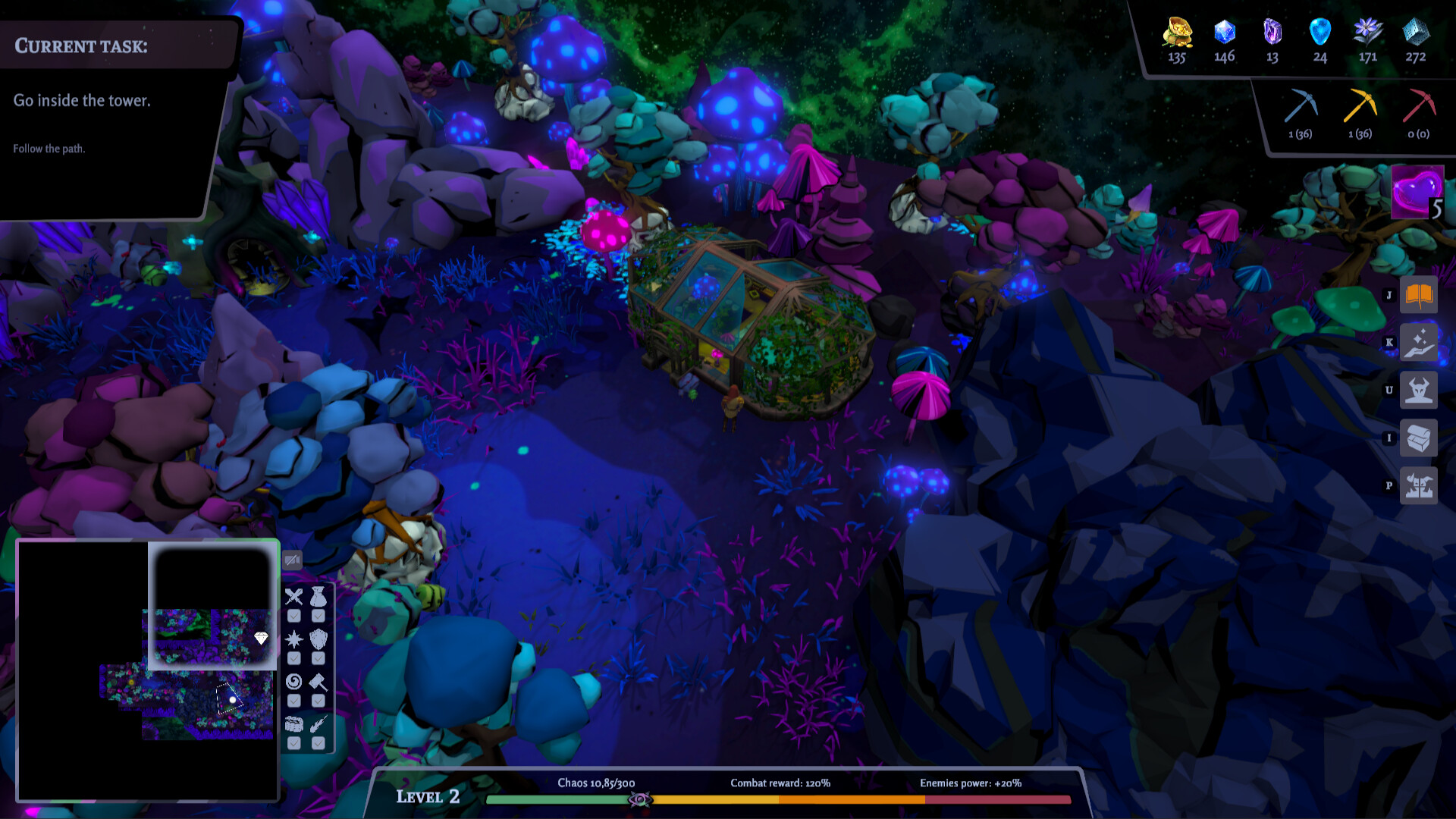Open the orange journal book icon

point(1418,295)
